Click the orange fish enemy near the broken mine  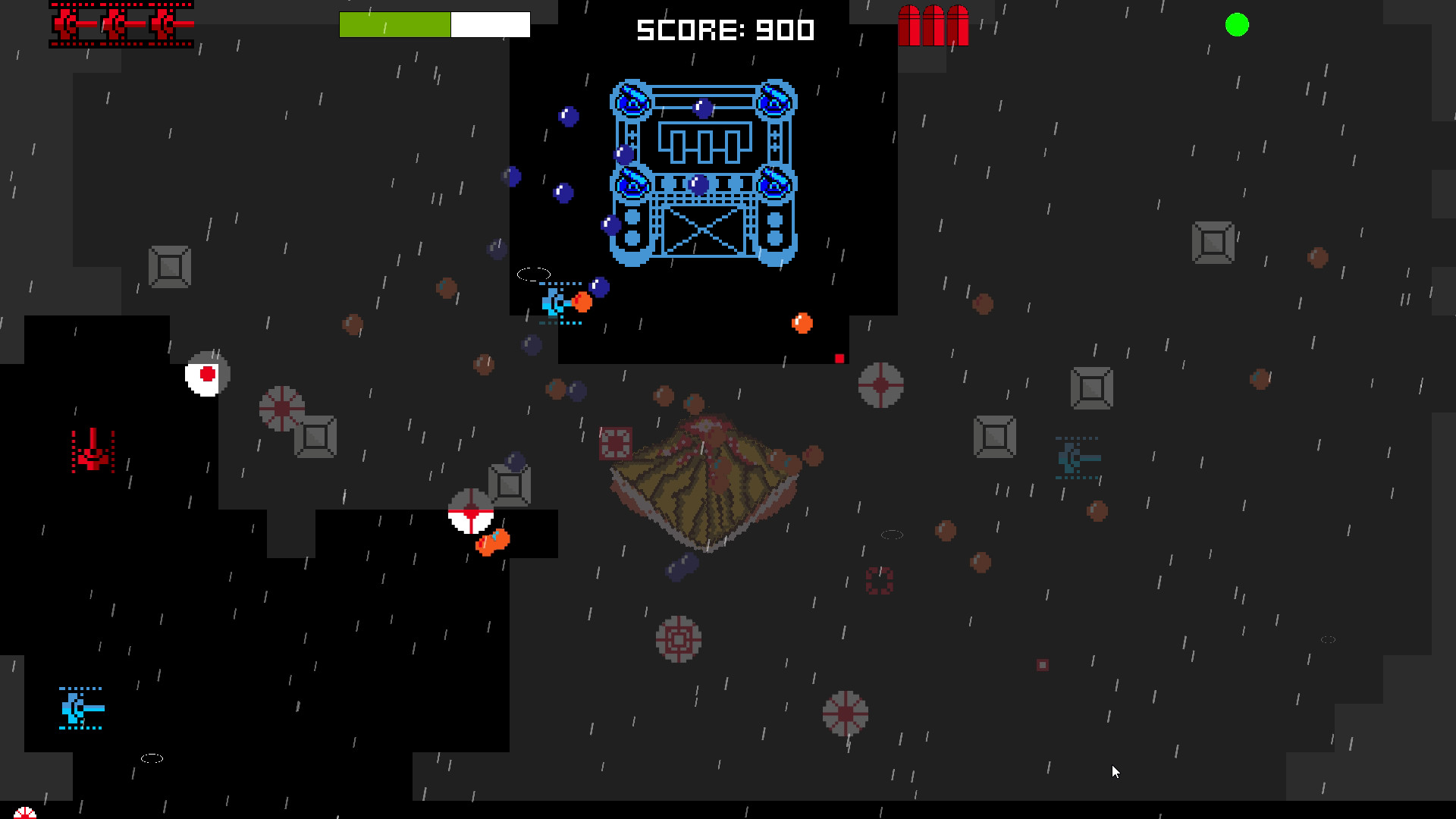click(491, 541)
